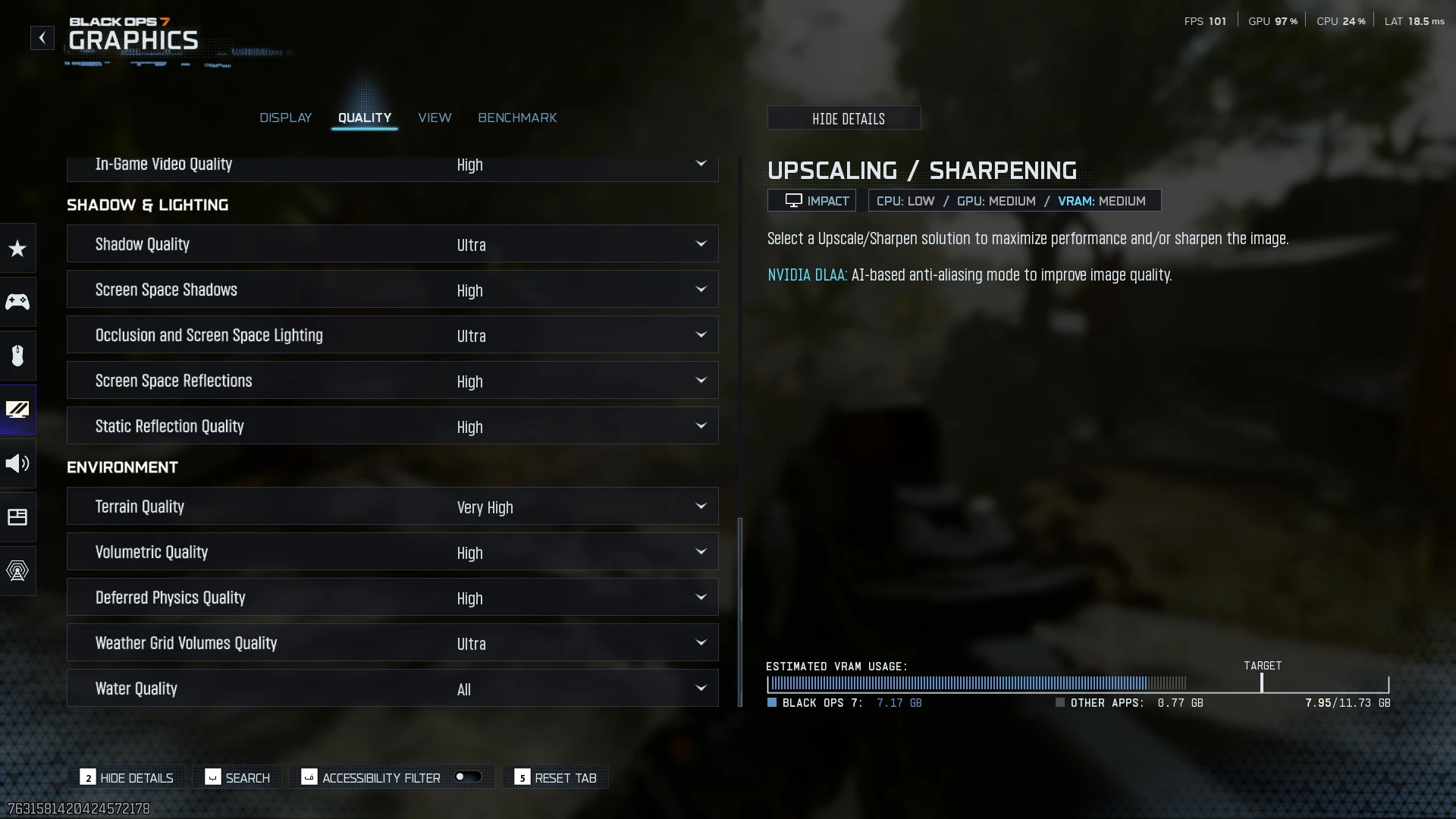The height and width of the screenshot is (819, 1456).
Task: Expand the Deferred Physics Quality dropdown
Action: 392,598
